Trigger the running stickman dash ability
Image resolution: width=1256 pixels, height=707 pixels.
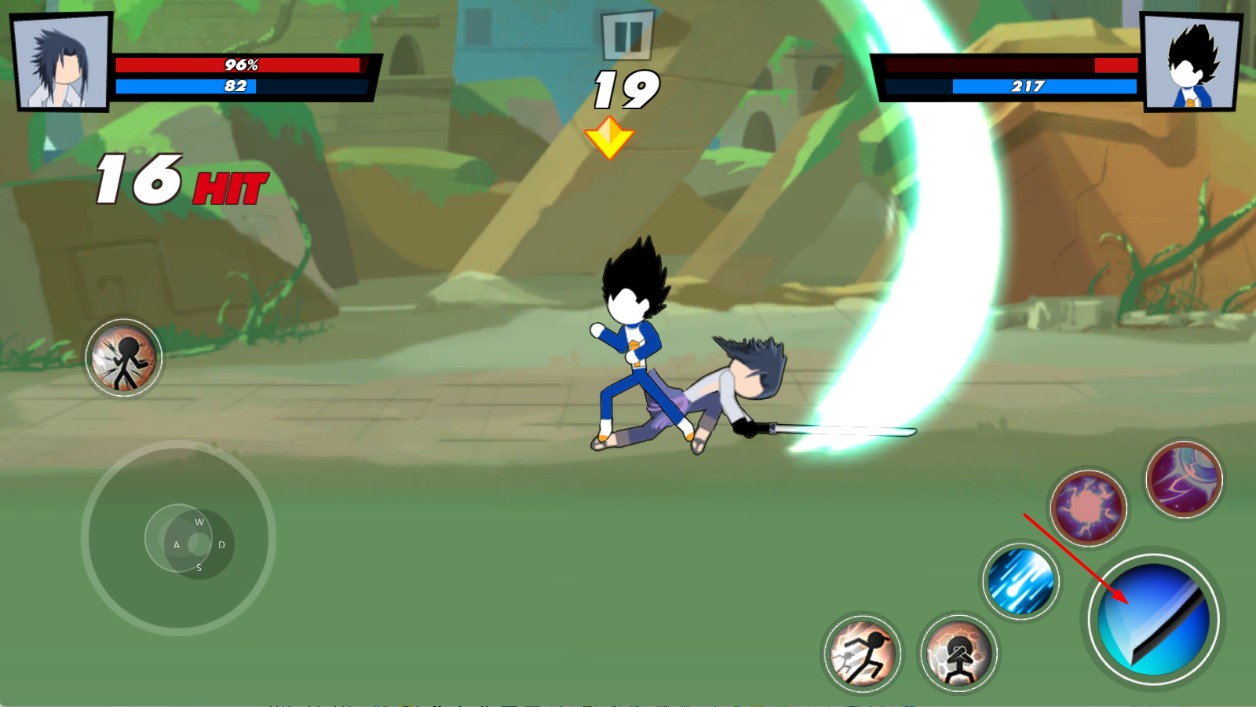coord(862,654)
